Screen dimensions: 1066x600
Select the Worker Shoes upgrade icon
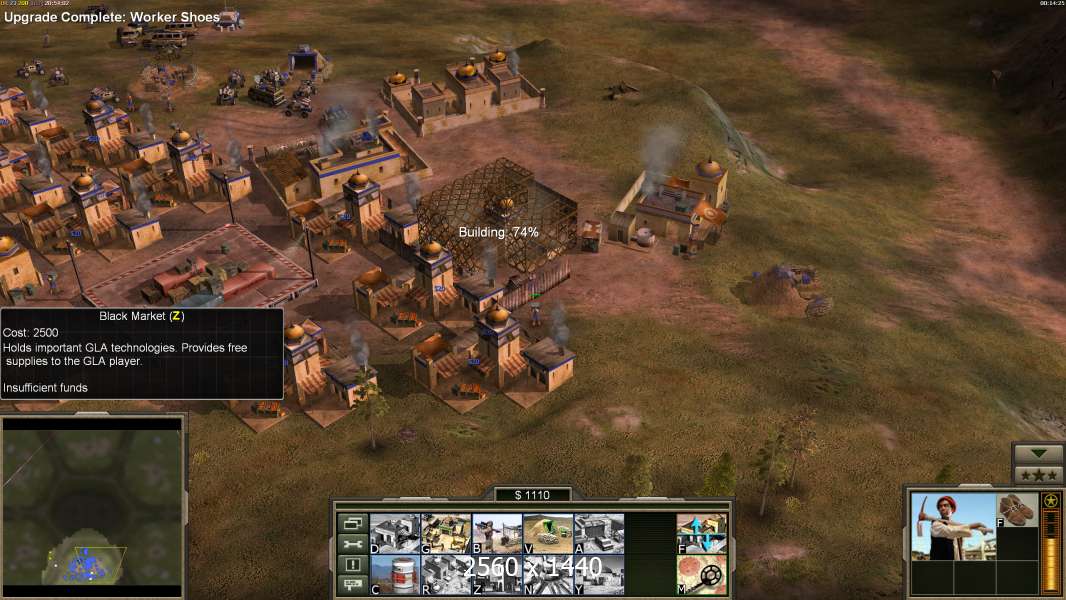coord(1018,510)
